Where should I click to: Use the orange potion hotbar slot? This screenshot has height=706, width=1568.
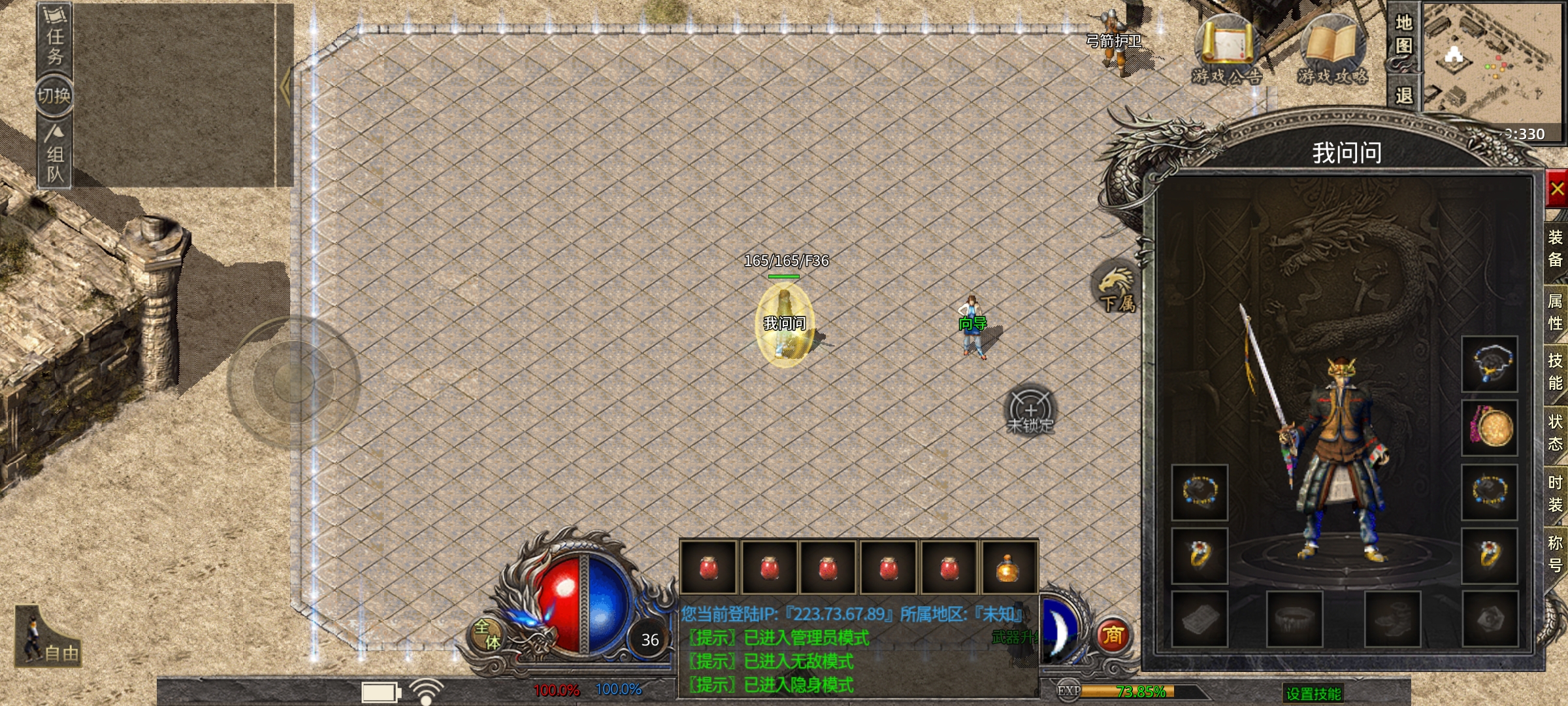pos(1008,567)
